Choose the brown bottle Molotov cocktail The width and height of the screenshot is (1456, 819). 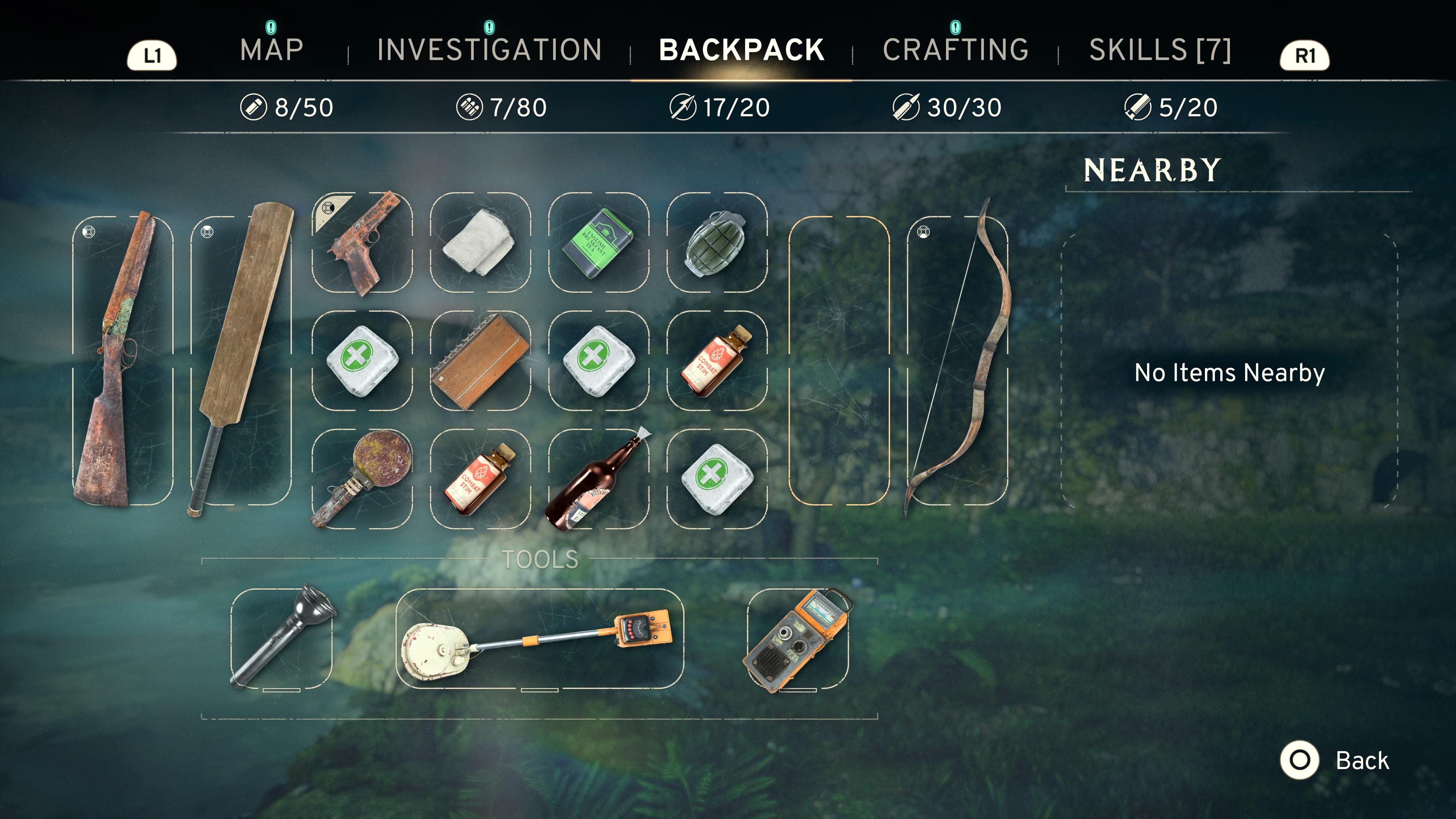(599, 479)
